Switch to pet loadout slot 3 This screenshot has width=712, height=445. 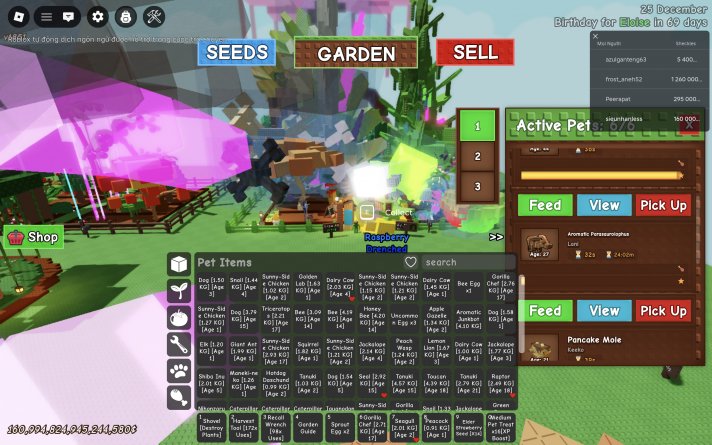click(x=478, y=186)
